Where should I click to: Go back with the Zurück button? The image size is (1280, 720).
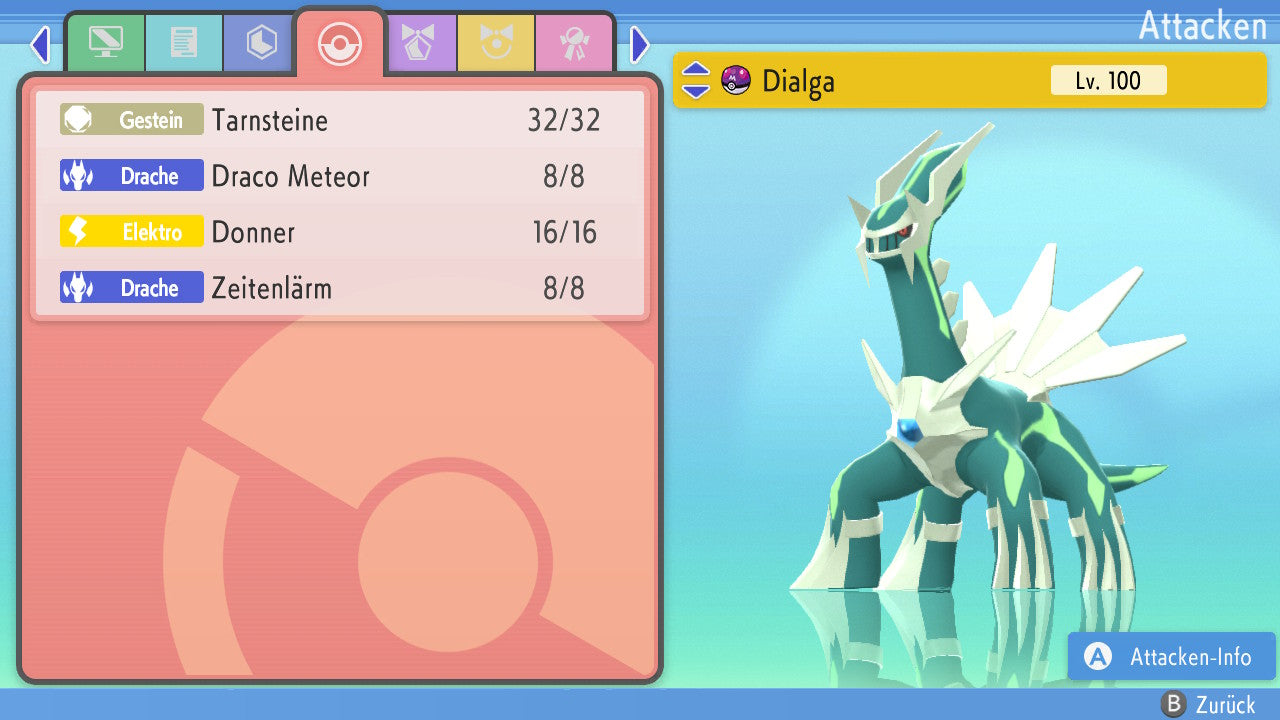click(1208, 705)
